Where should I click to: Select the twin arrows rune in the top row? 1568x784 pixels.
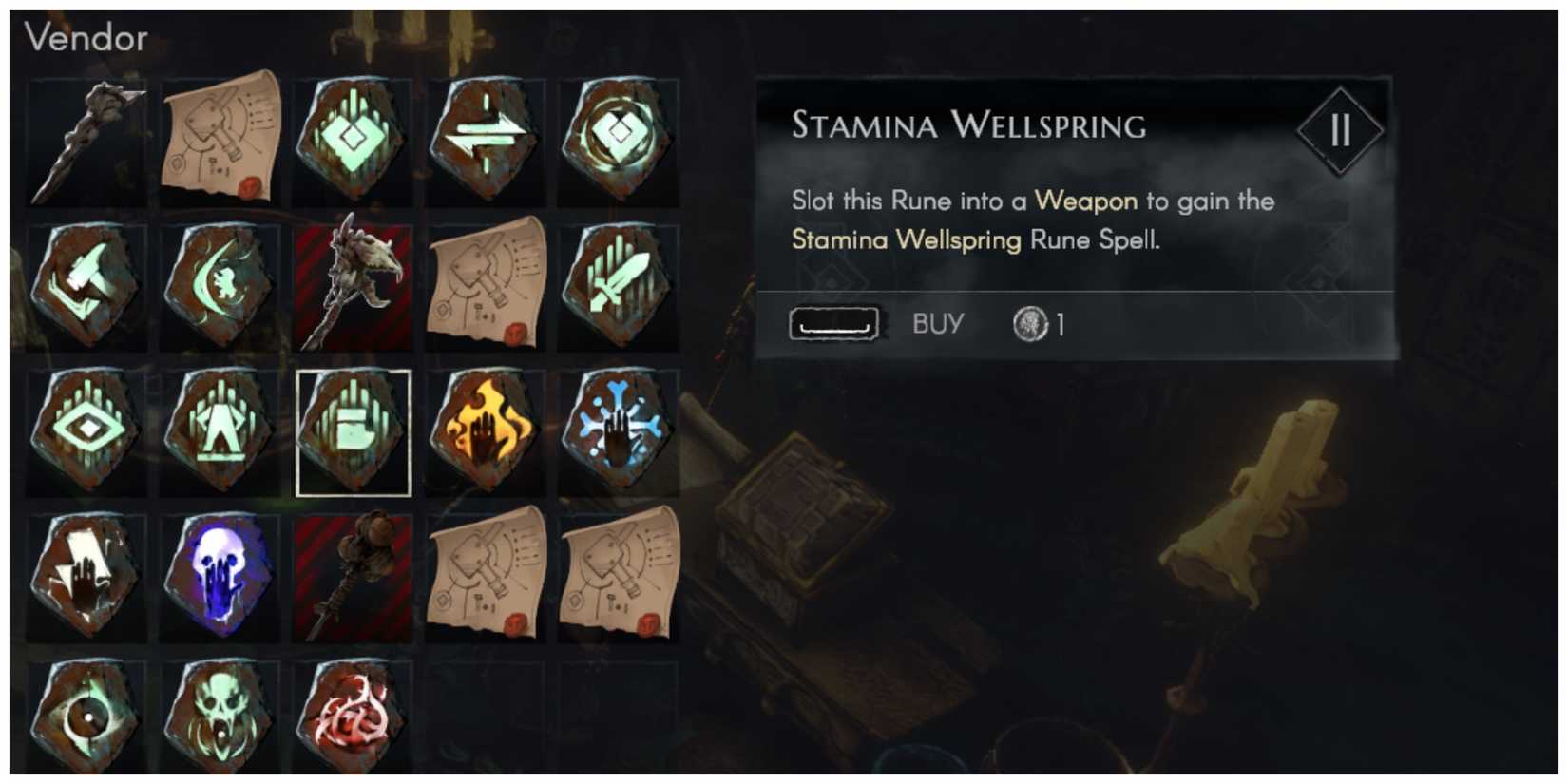pyautogui.click(x=485, y=143)
